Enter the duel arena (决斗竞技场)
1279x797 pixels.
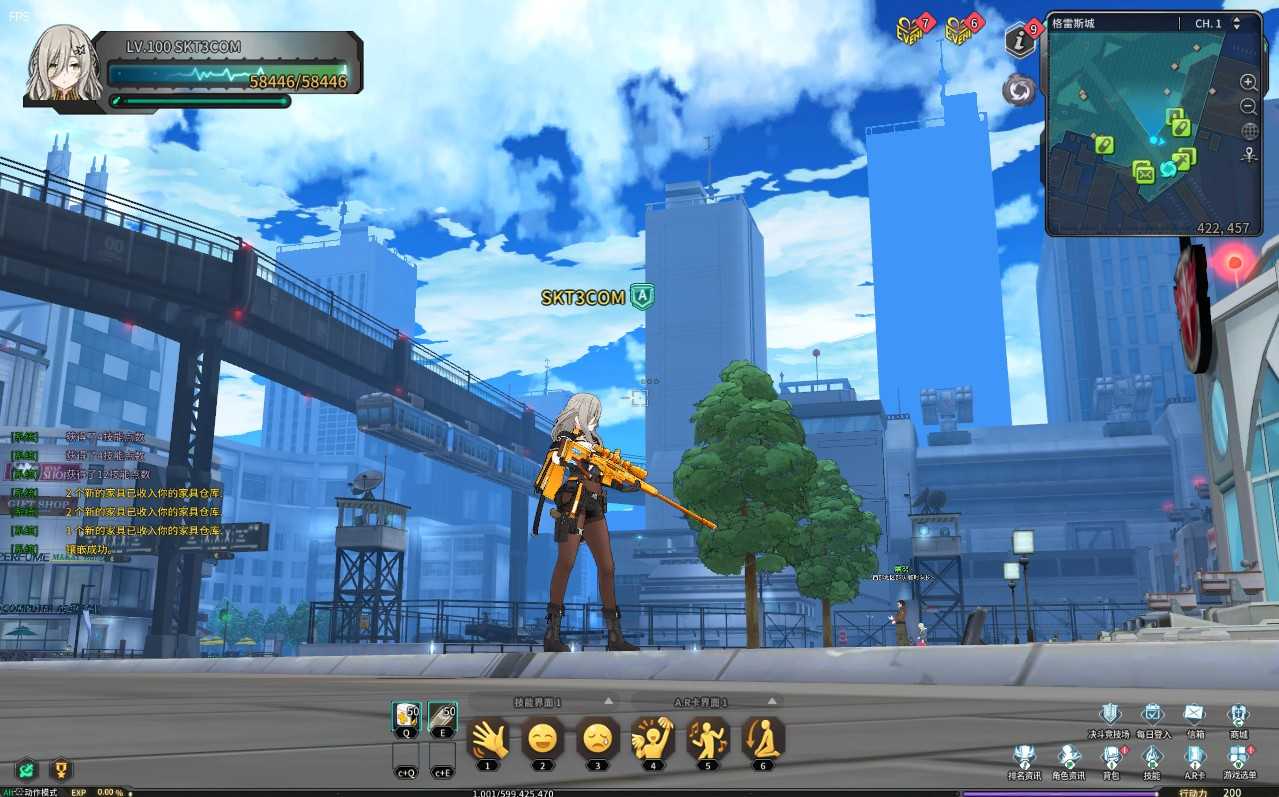coord(1110,714)
